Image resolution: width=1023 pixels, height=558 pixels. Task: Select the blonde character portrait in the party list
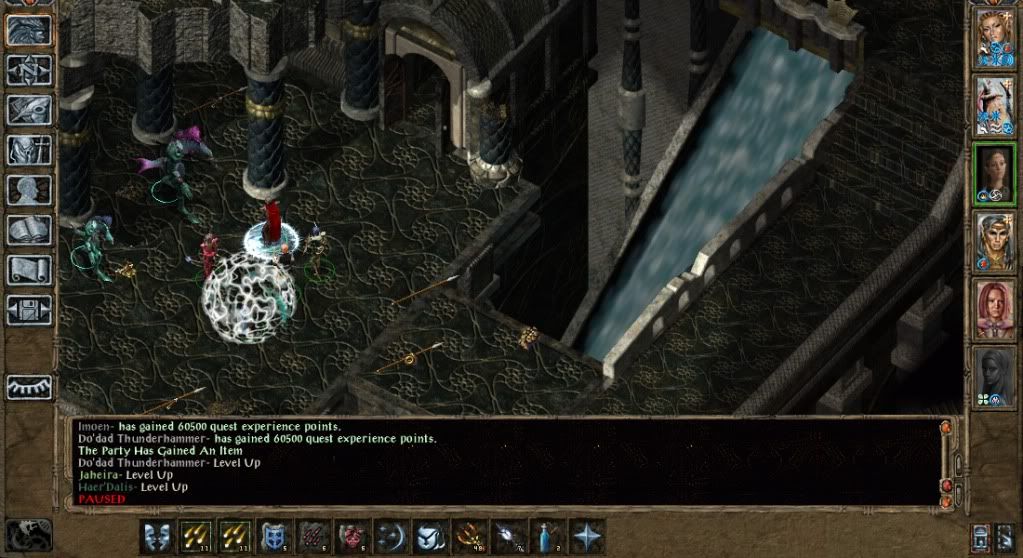(x=994, y=241)
